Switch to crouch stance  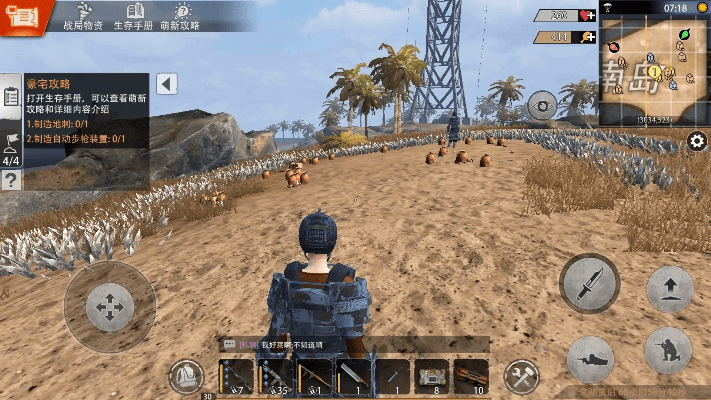[669, 352]
